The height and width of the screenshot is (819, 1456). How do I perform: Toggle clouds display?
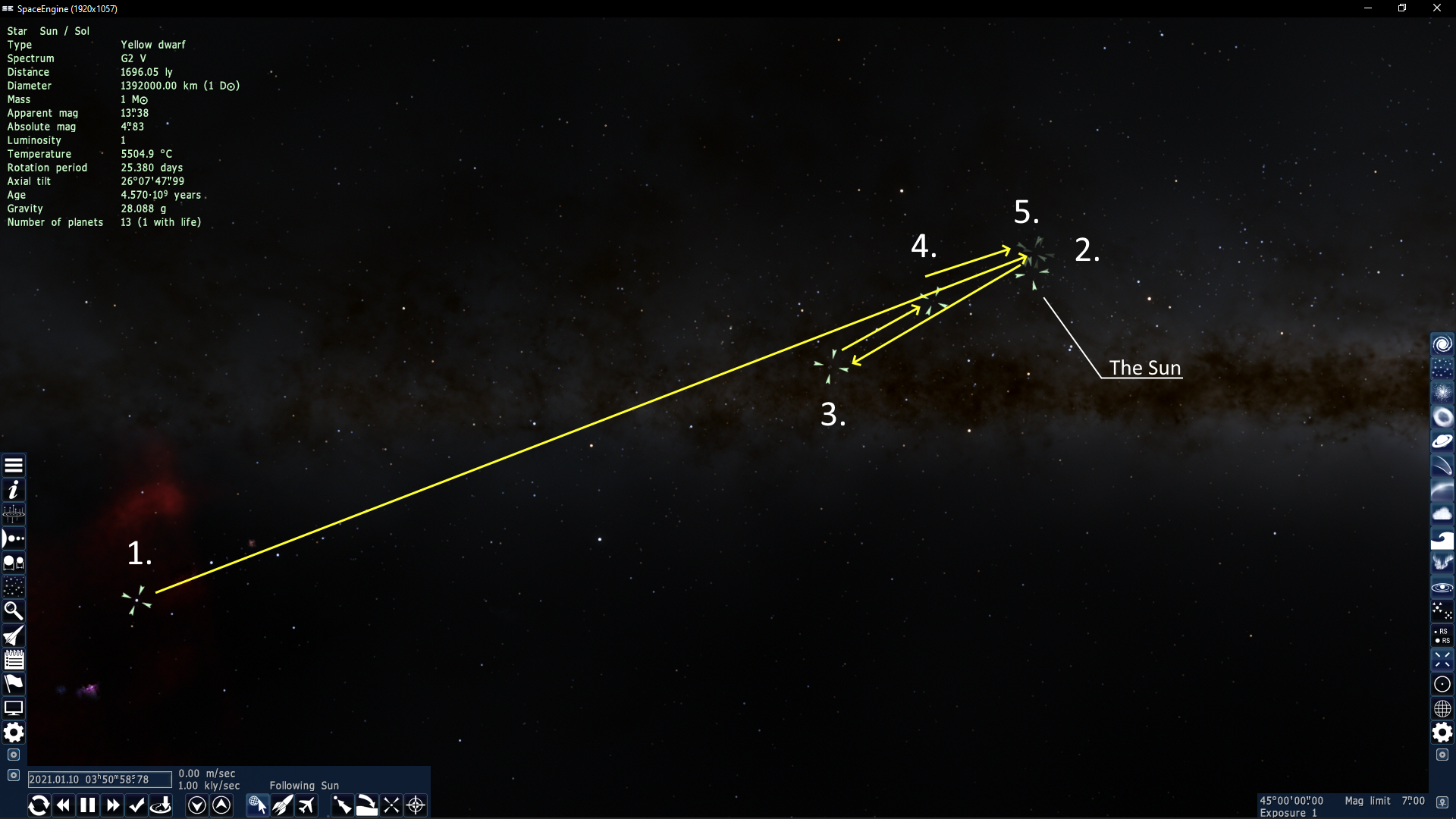[1442, 514]
